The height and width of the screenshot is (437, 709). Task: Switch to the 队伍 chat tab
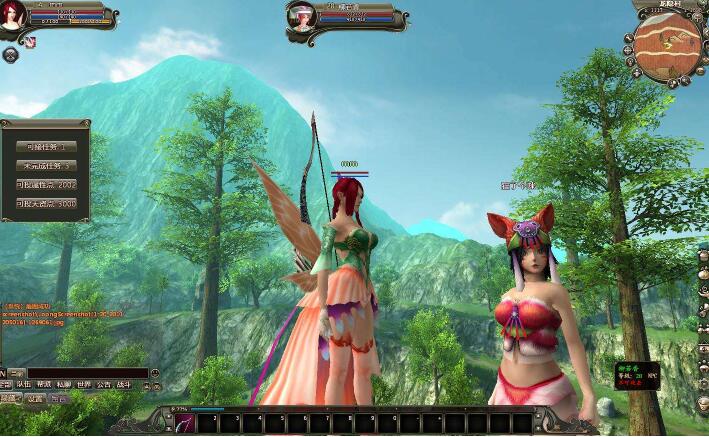click(x=23, y=384)
